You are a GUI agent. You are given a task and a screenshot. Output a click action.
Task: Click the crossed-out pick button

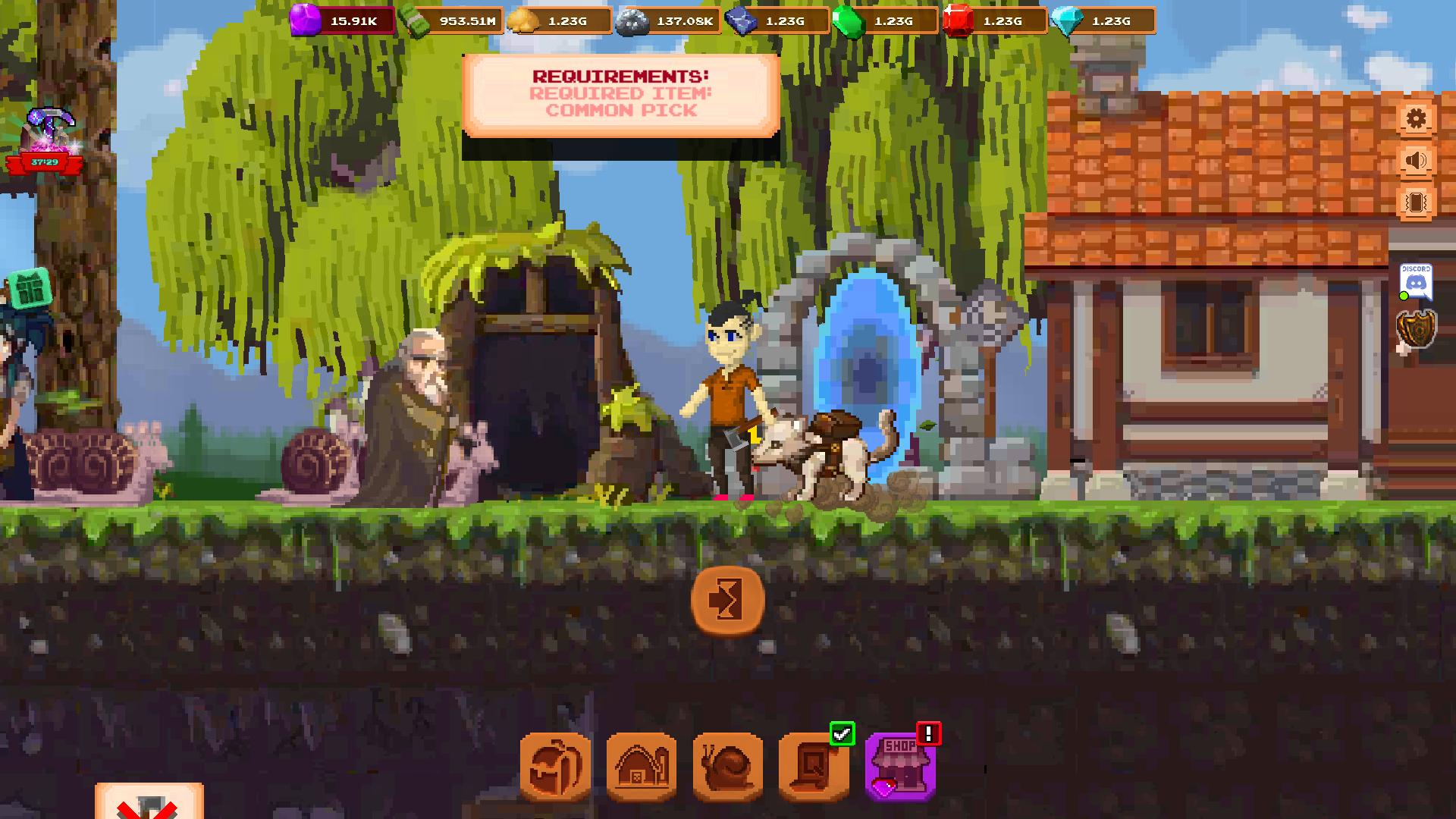(149, 804)
